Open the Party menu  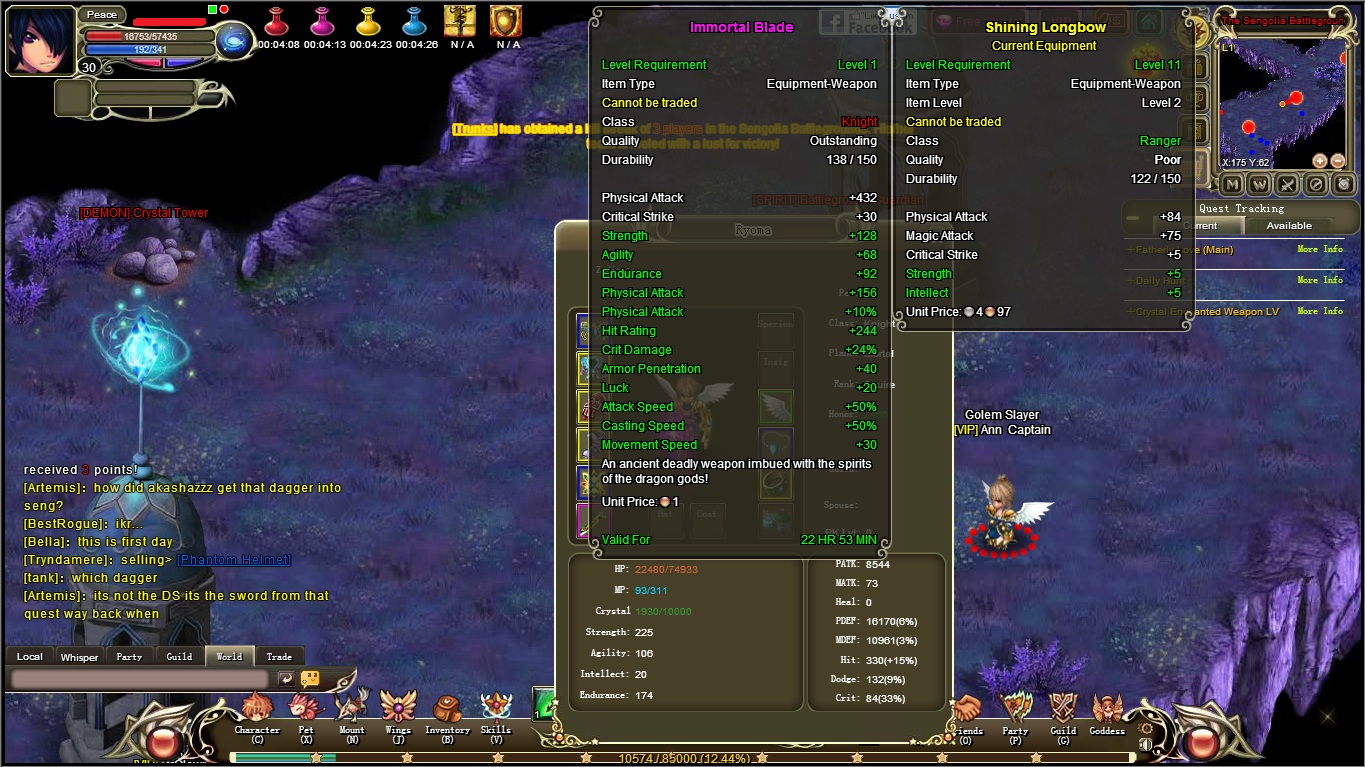pyautogui.click(x=1015, y=710)
